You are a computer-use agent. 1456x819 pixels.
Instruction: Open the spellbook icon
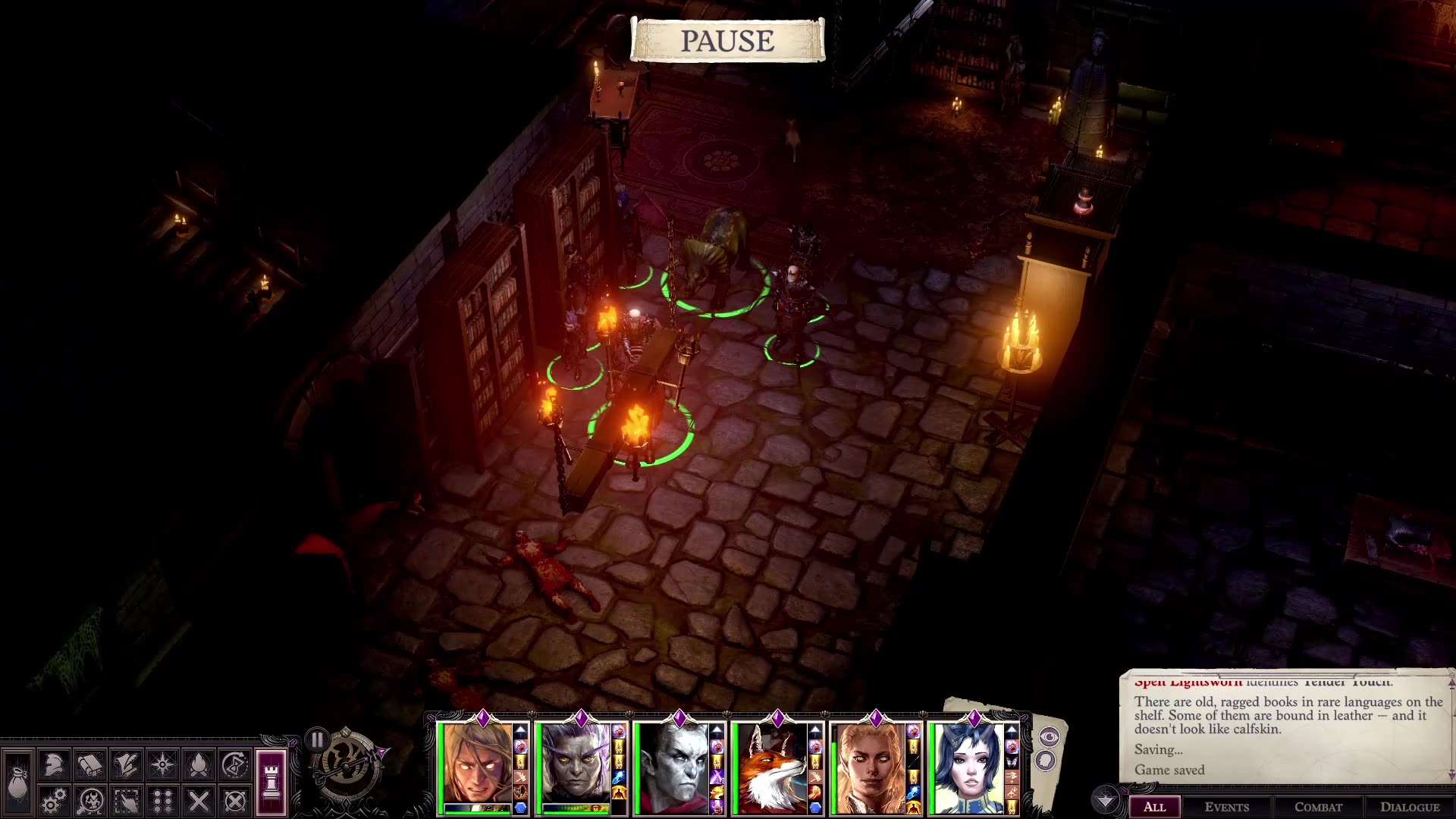[x=90, y=764]
